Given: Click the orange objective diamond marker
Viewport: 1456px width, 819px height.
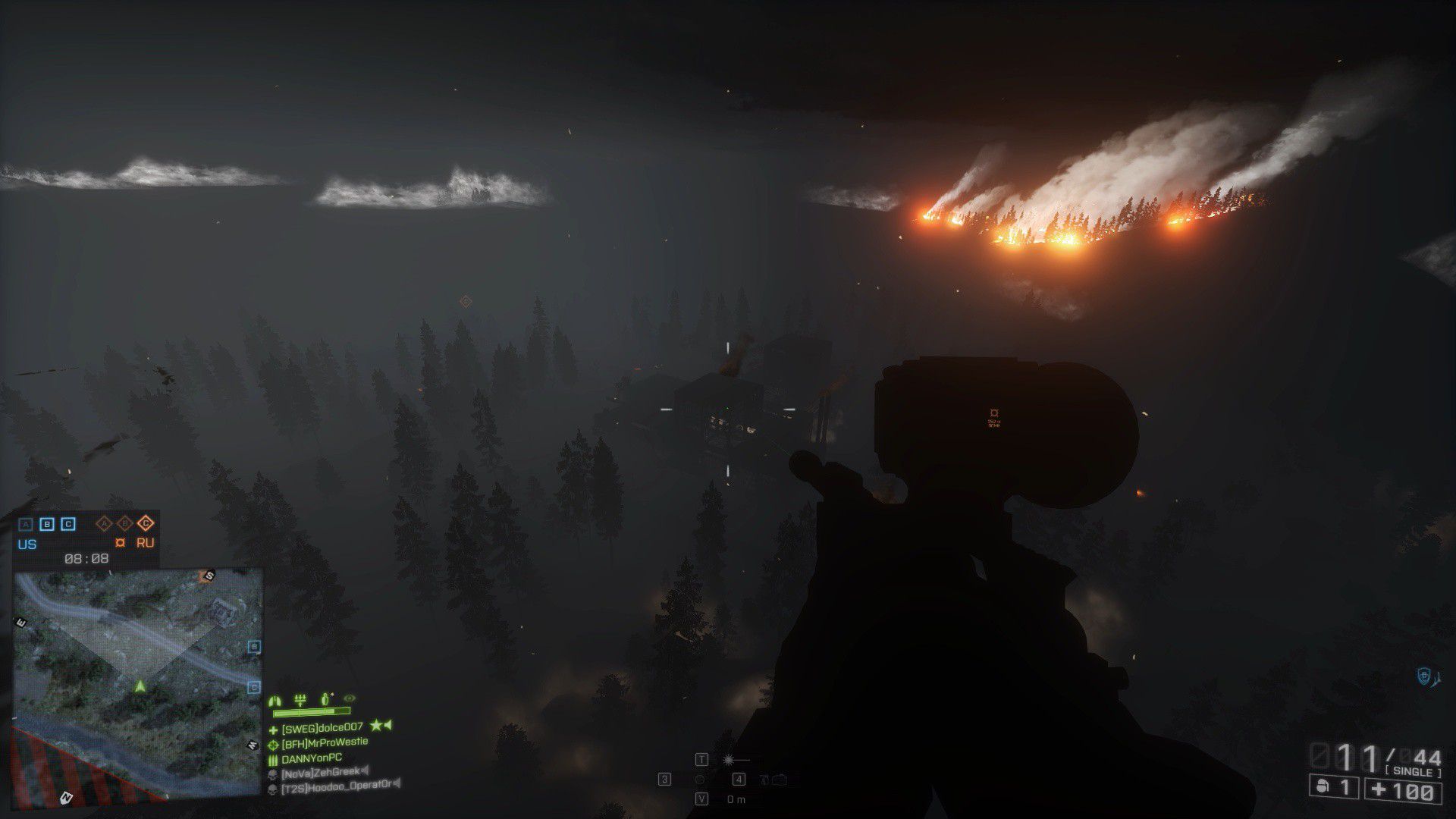Looking at the screenshot, I should pos(466,302).
